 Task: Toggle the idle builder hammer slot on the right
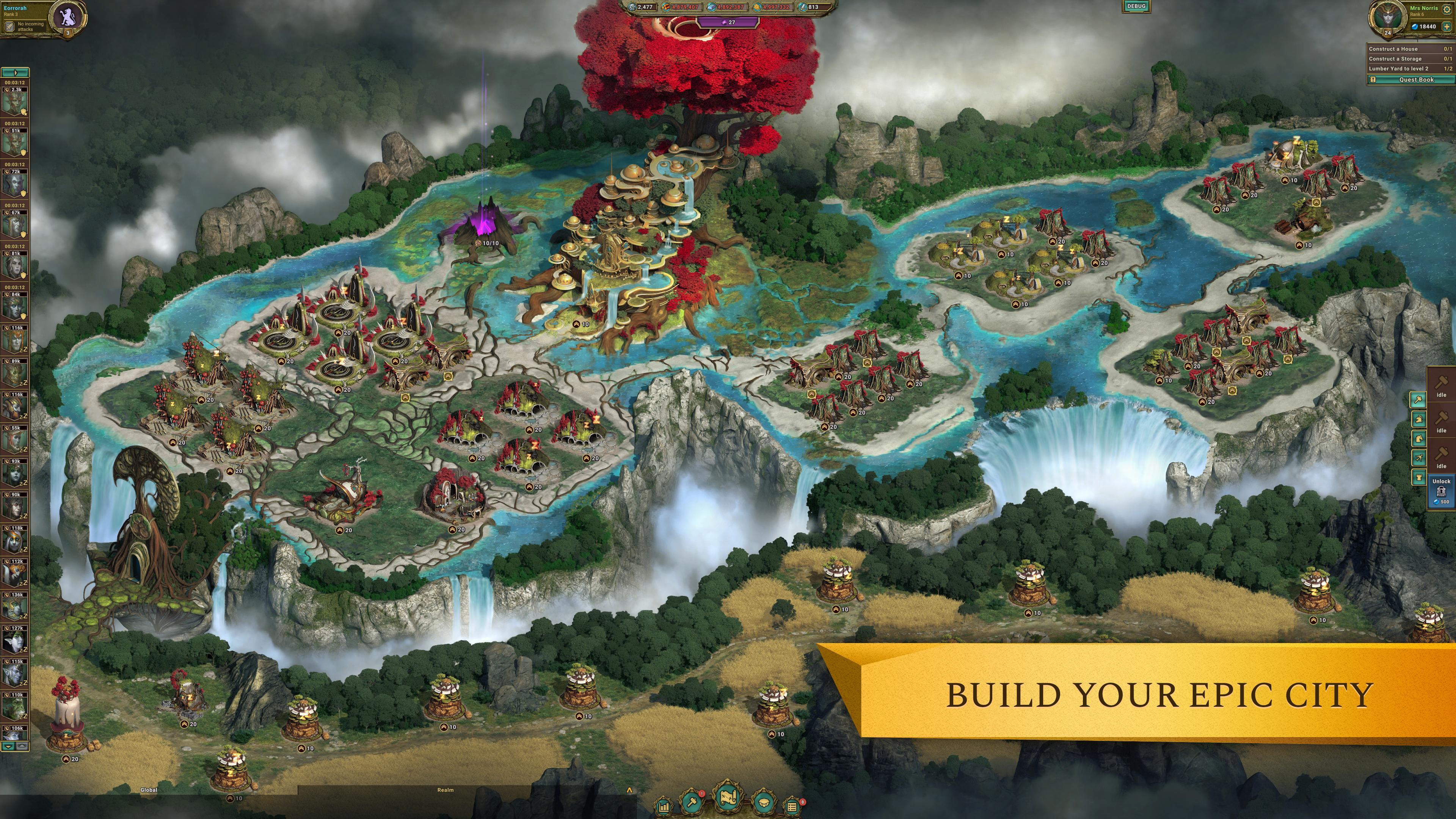pyautogui.click(x=1442, y=386)
